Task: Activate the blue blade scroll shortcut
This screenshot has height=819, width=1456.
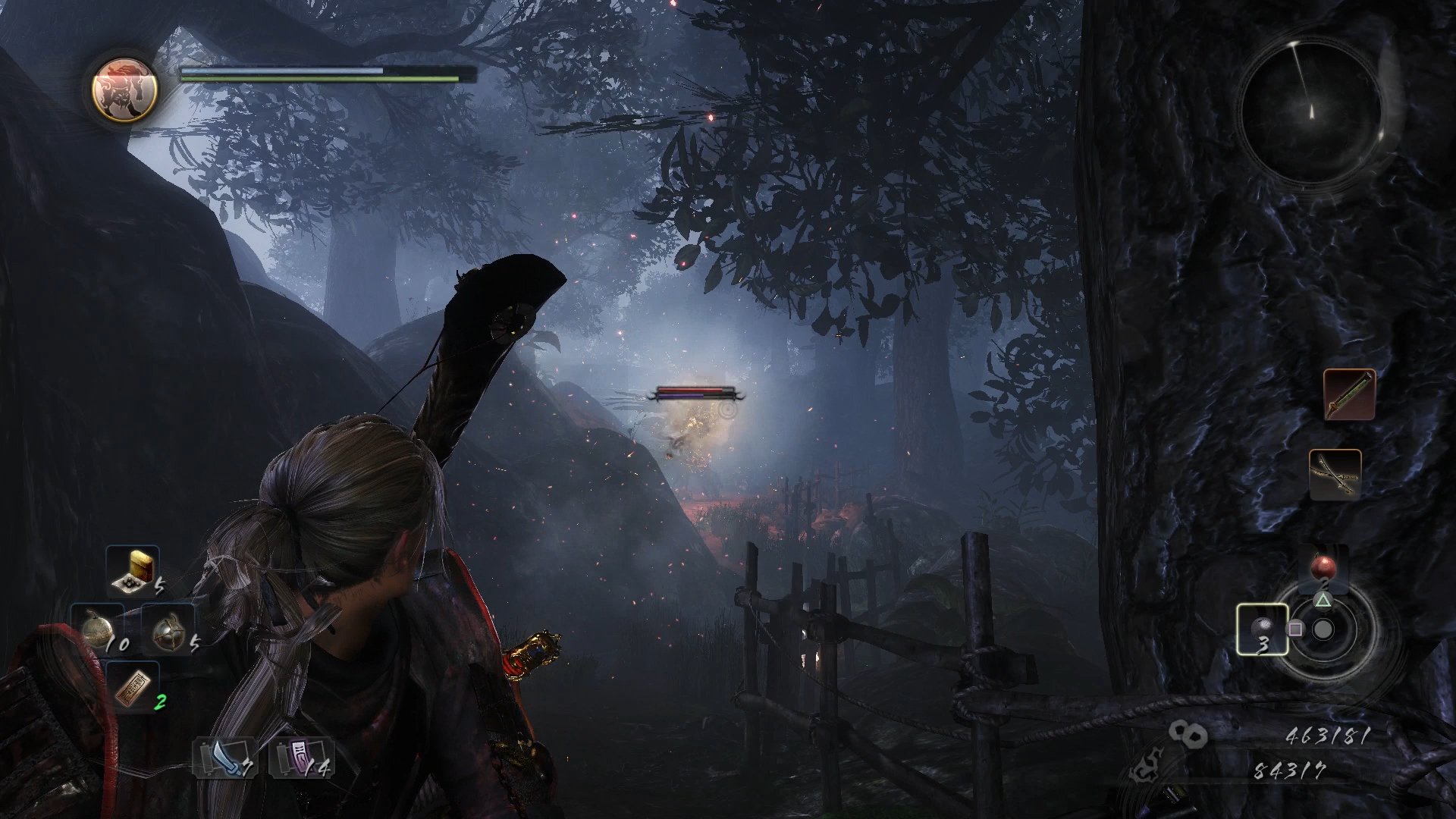Action: (x=225, y=758)
